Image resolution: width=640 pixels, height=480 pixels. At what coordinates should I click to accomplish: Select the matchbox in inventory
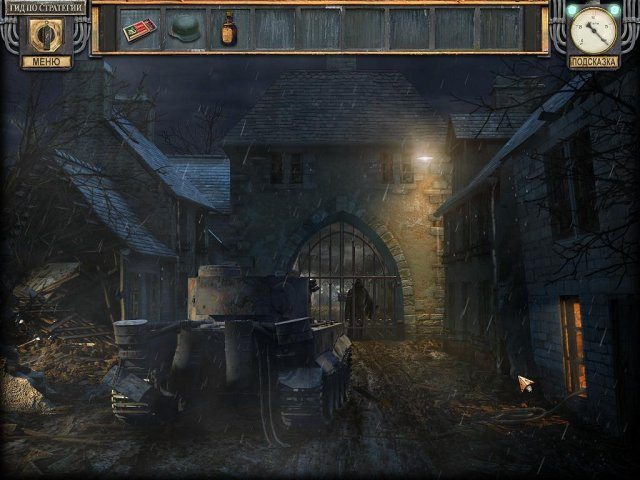click(139, 29)
